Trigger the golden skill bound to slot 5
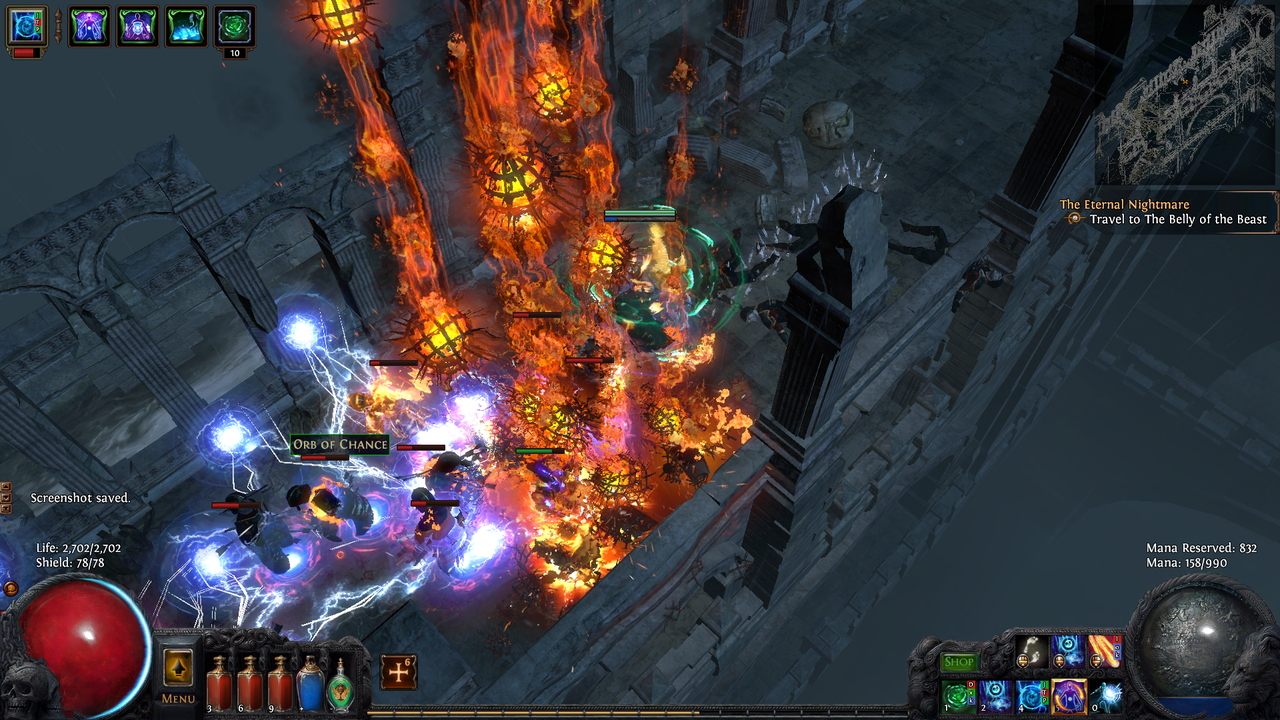The image size is (1280, 720). coord(1067,697)
